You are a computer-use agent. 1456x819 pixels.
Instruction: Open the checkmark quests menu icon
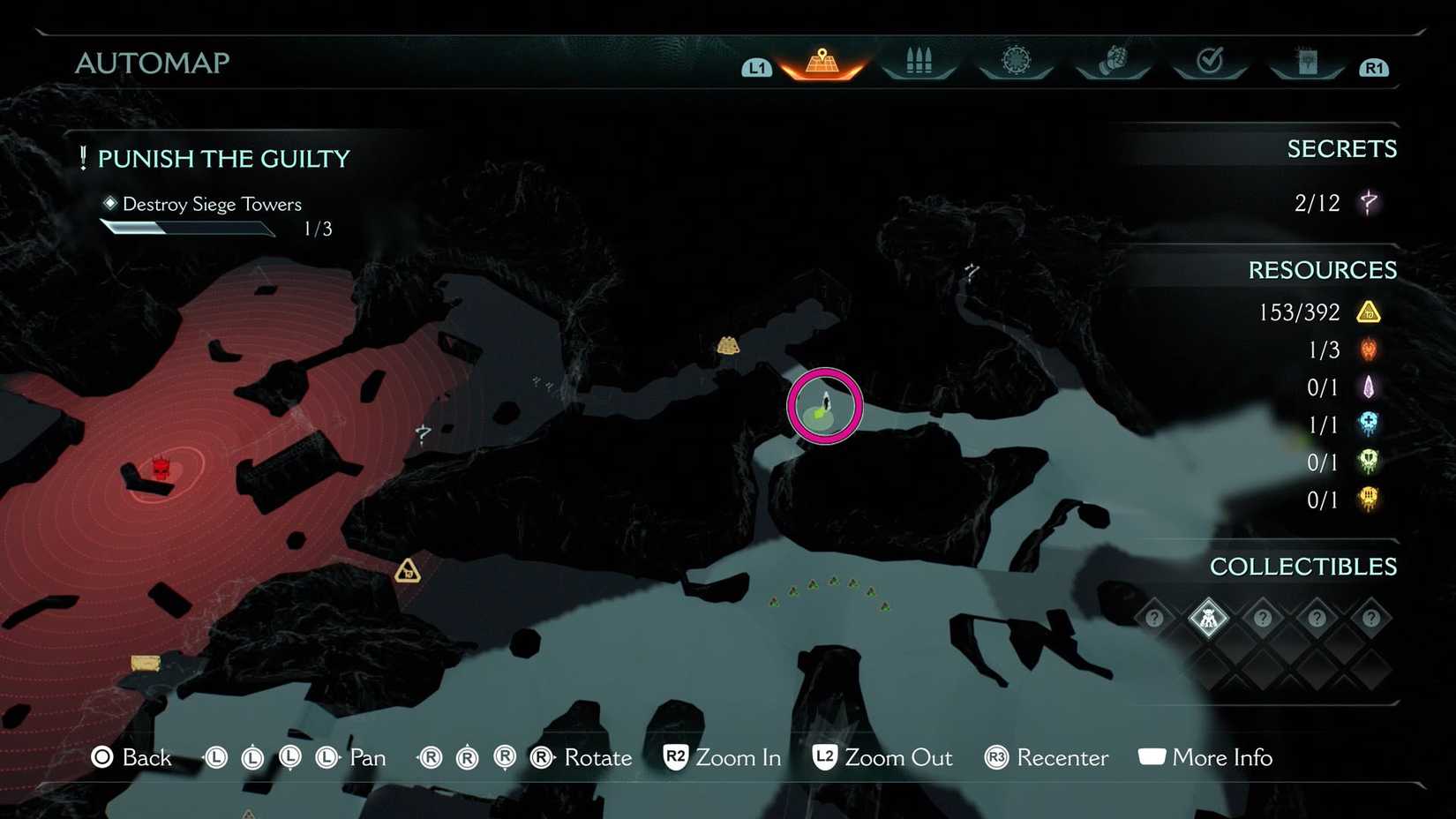1210,58
